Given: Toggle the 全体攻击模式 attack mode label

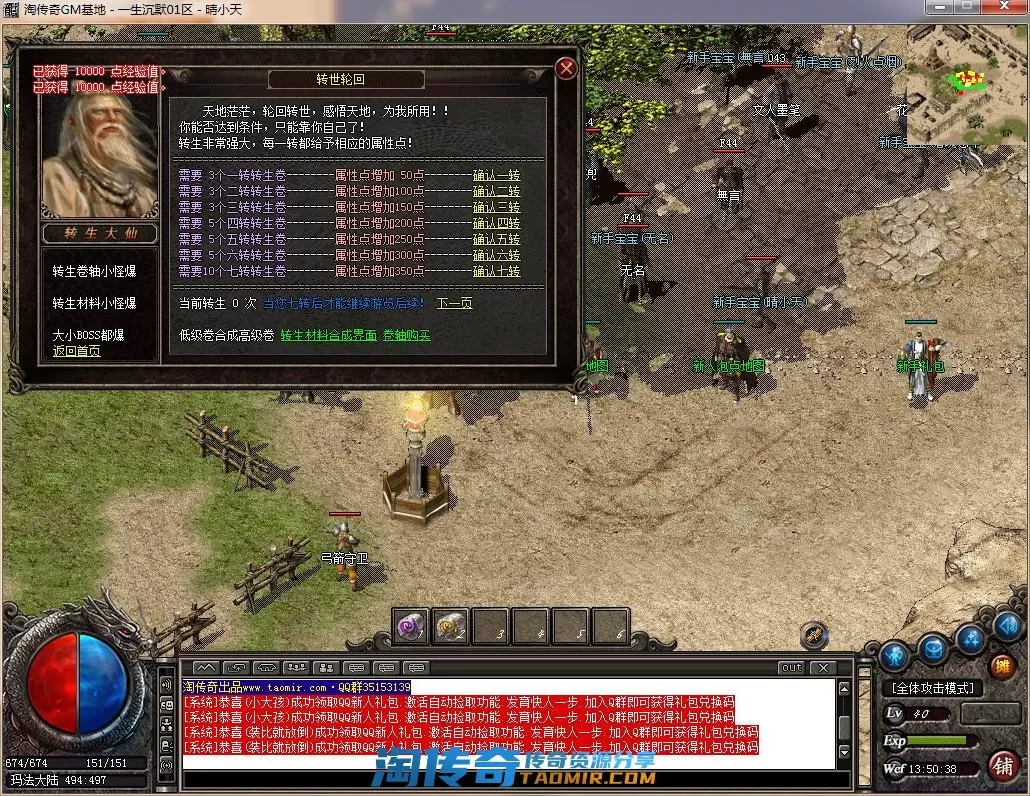Looking at the screenshot, I should (x=933, y=688).
